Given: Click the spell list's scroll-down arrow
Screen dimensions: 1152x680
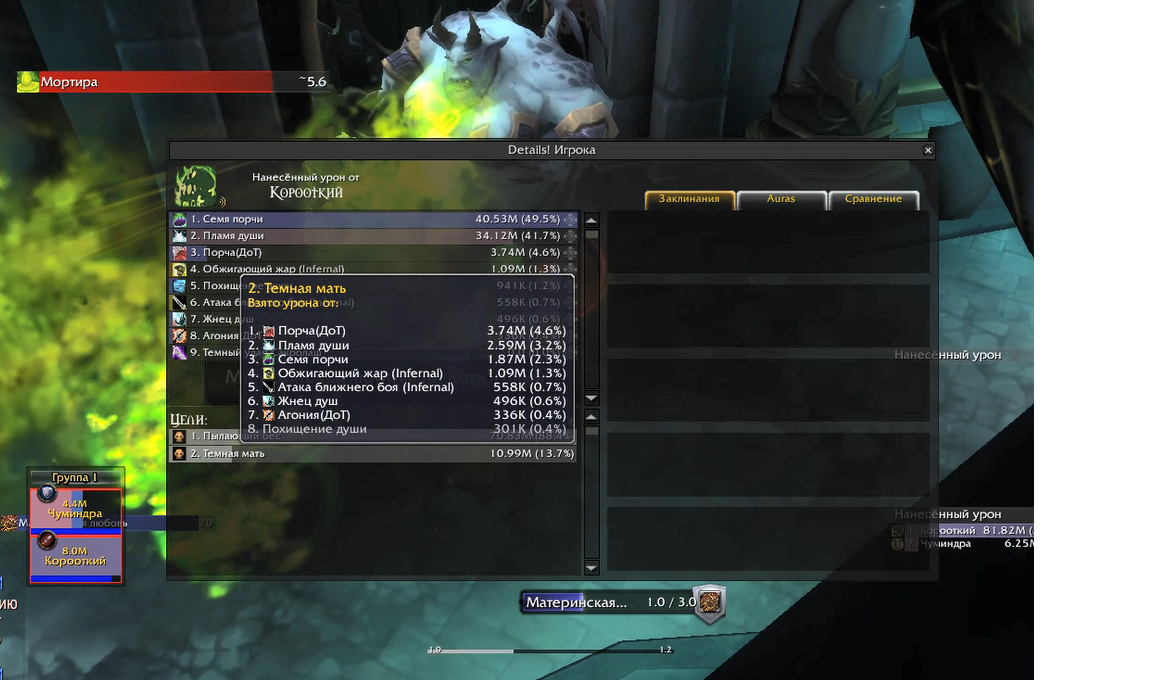Looking at the screenshot, I should (x=591, y=398).
